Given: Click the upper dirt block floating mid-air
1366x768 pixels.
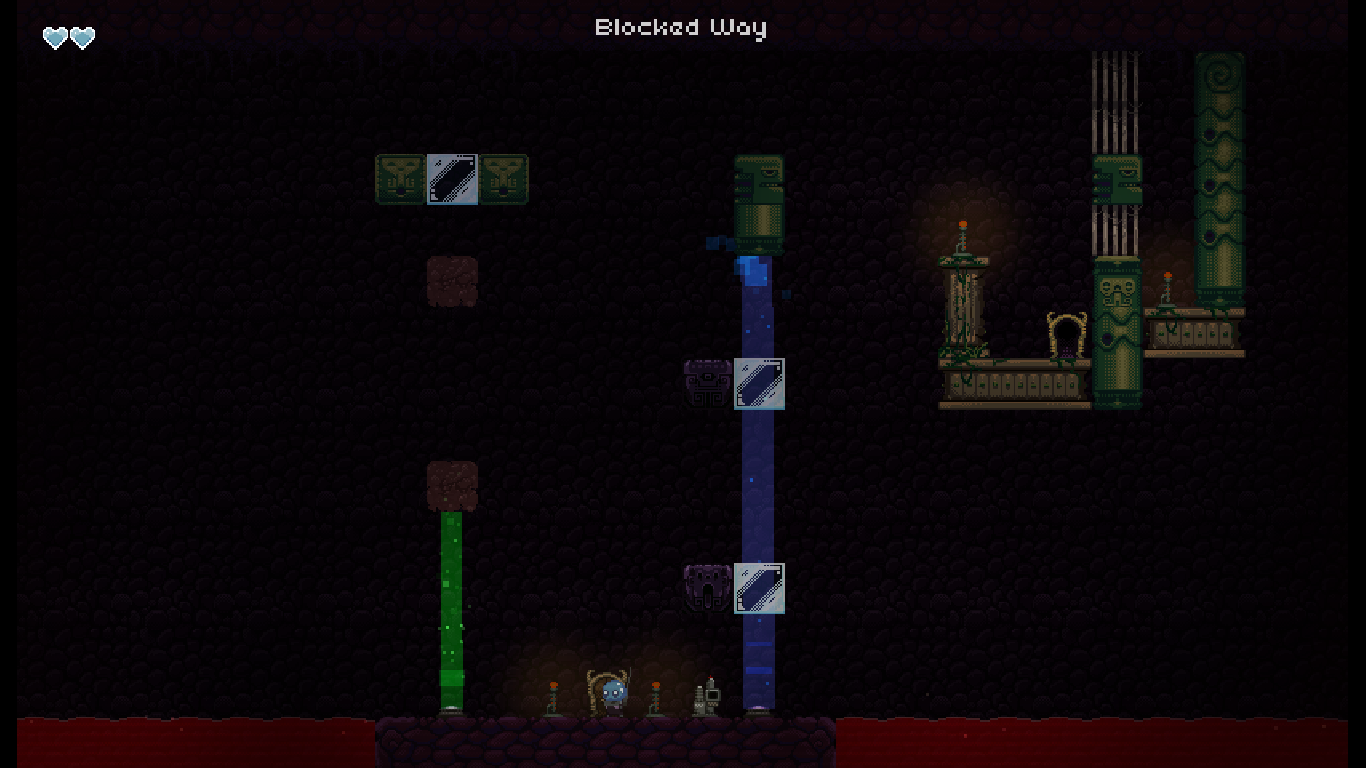Looking at the screenshot, I should coord(452,280).
